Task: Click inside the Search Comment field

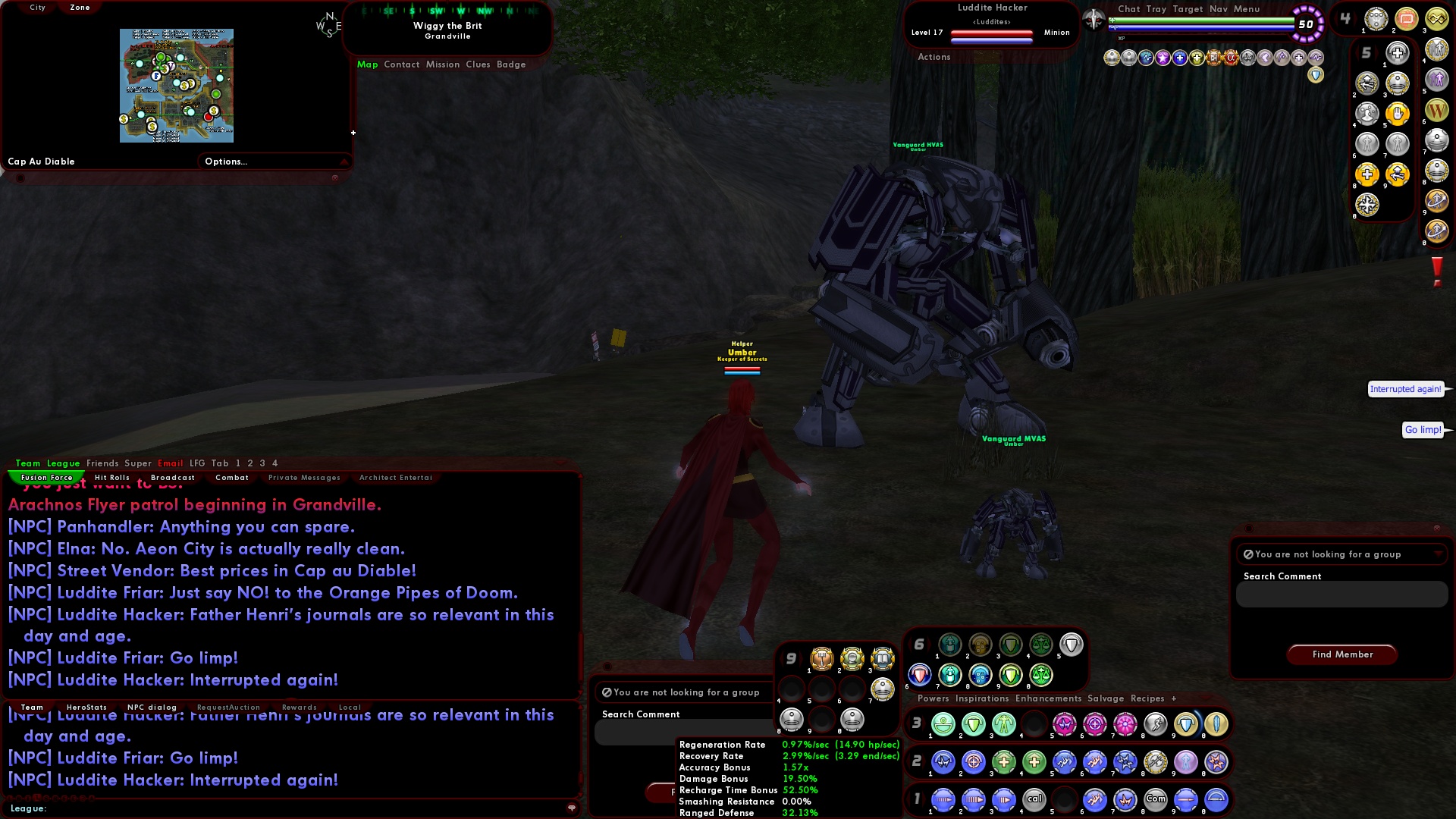Action: (1341, 595)
